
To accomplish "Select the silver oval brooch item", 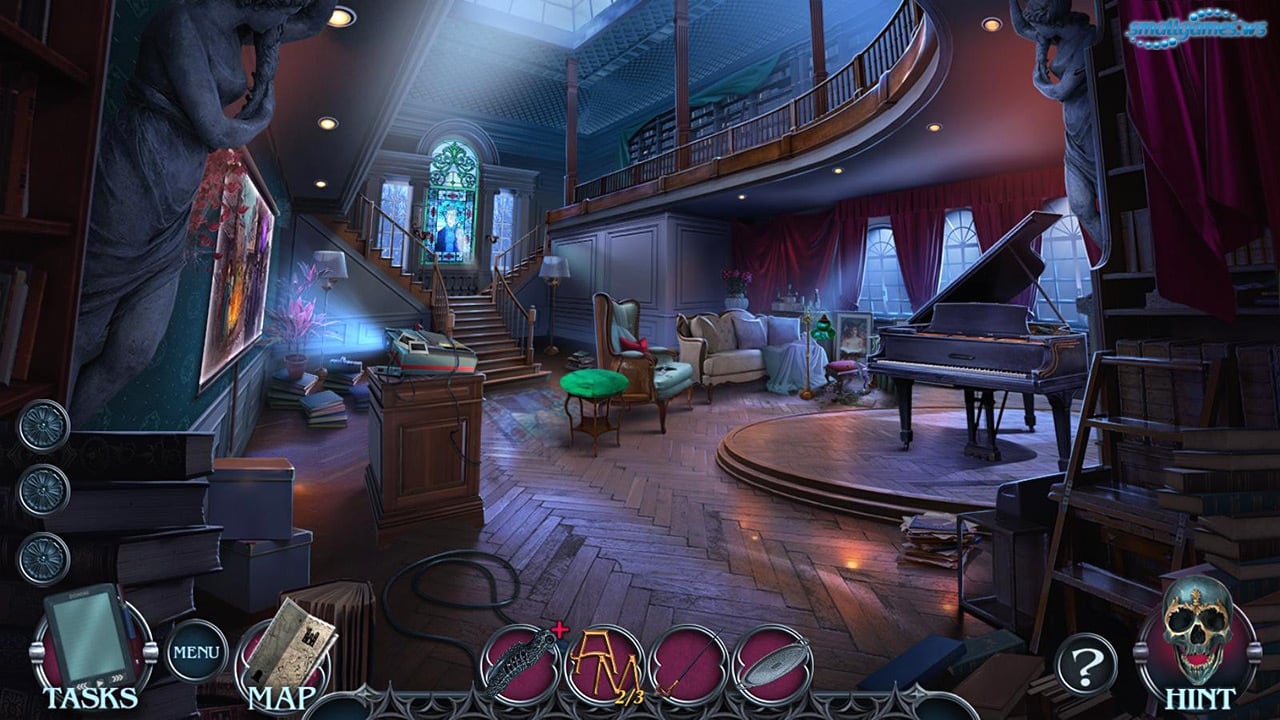I will coord(772,663).
